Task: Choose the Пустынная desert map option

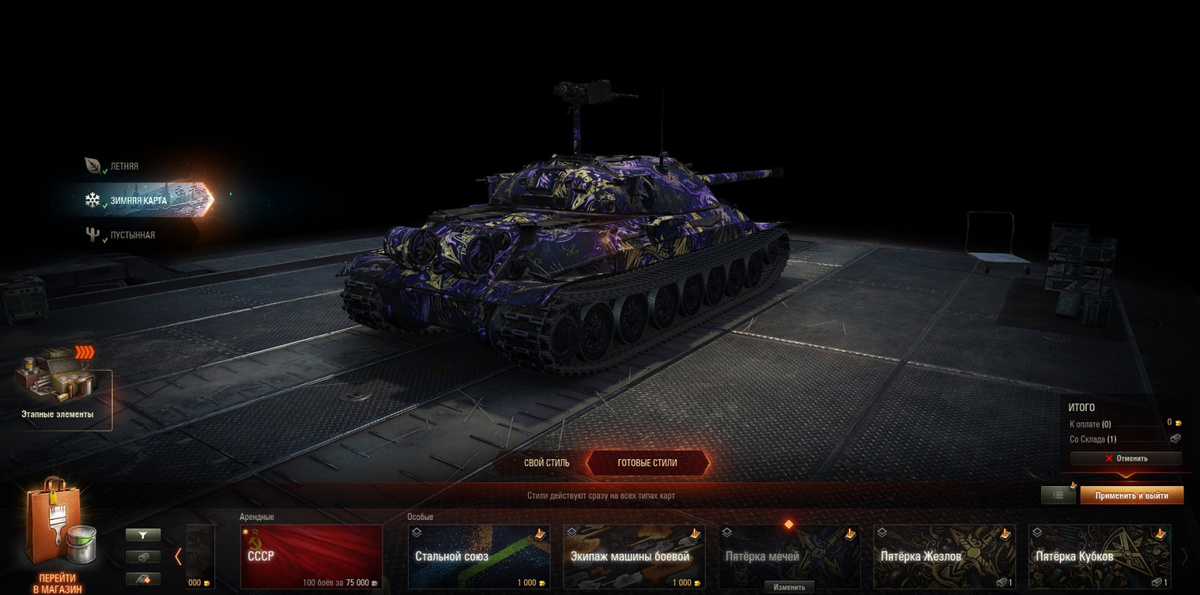Action: pyautogui.click(x=132, y=235)
